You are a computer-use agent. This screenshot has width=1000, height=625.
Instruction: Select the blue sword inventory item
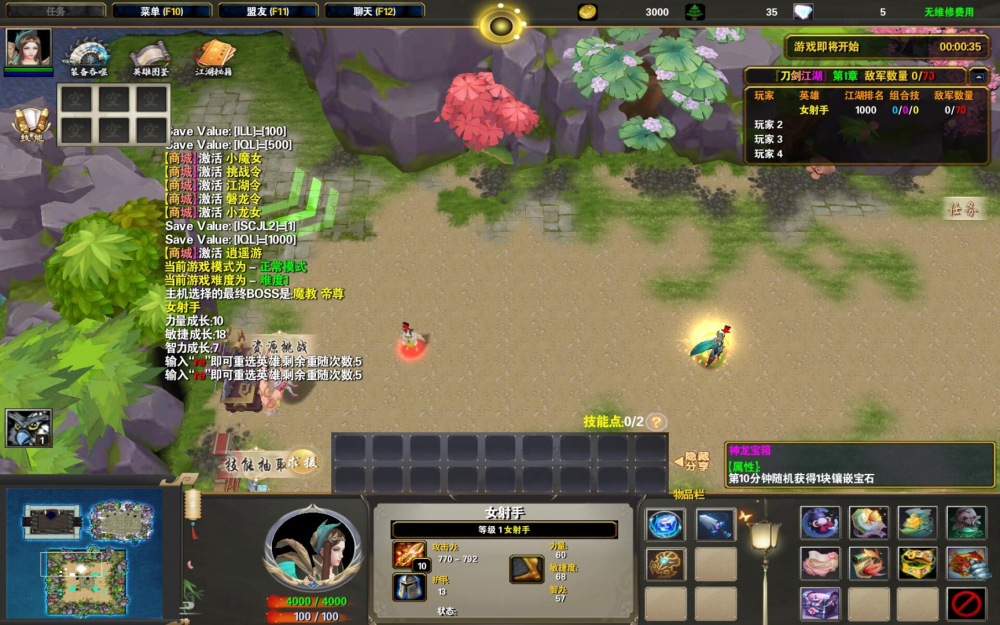point(715,524)
